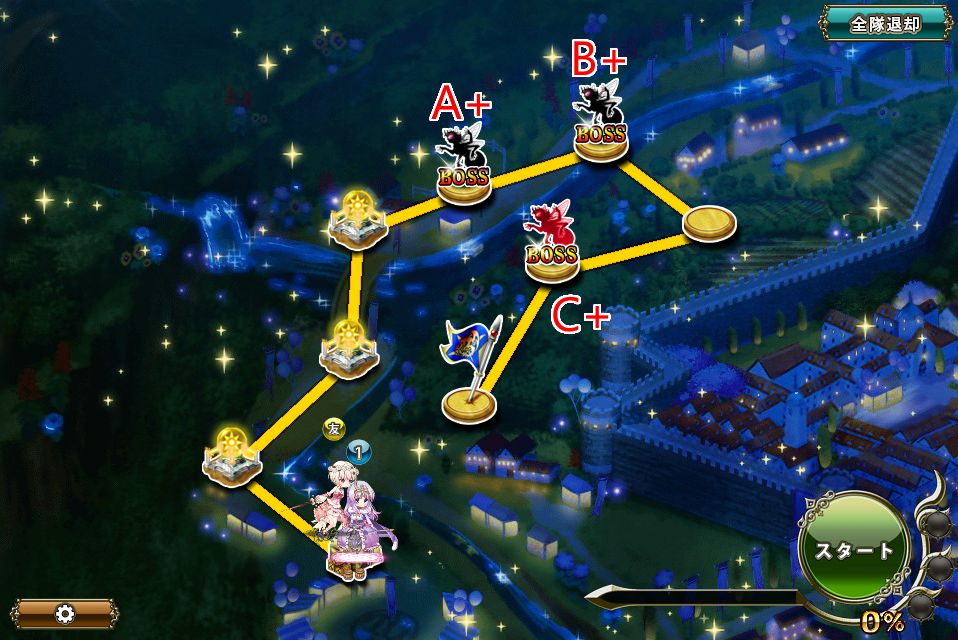Select the plain gold coin map node
958x640 pixels.
click(x=710, y=224)
